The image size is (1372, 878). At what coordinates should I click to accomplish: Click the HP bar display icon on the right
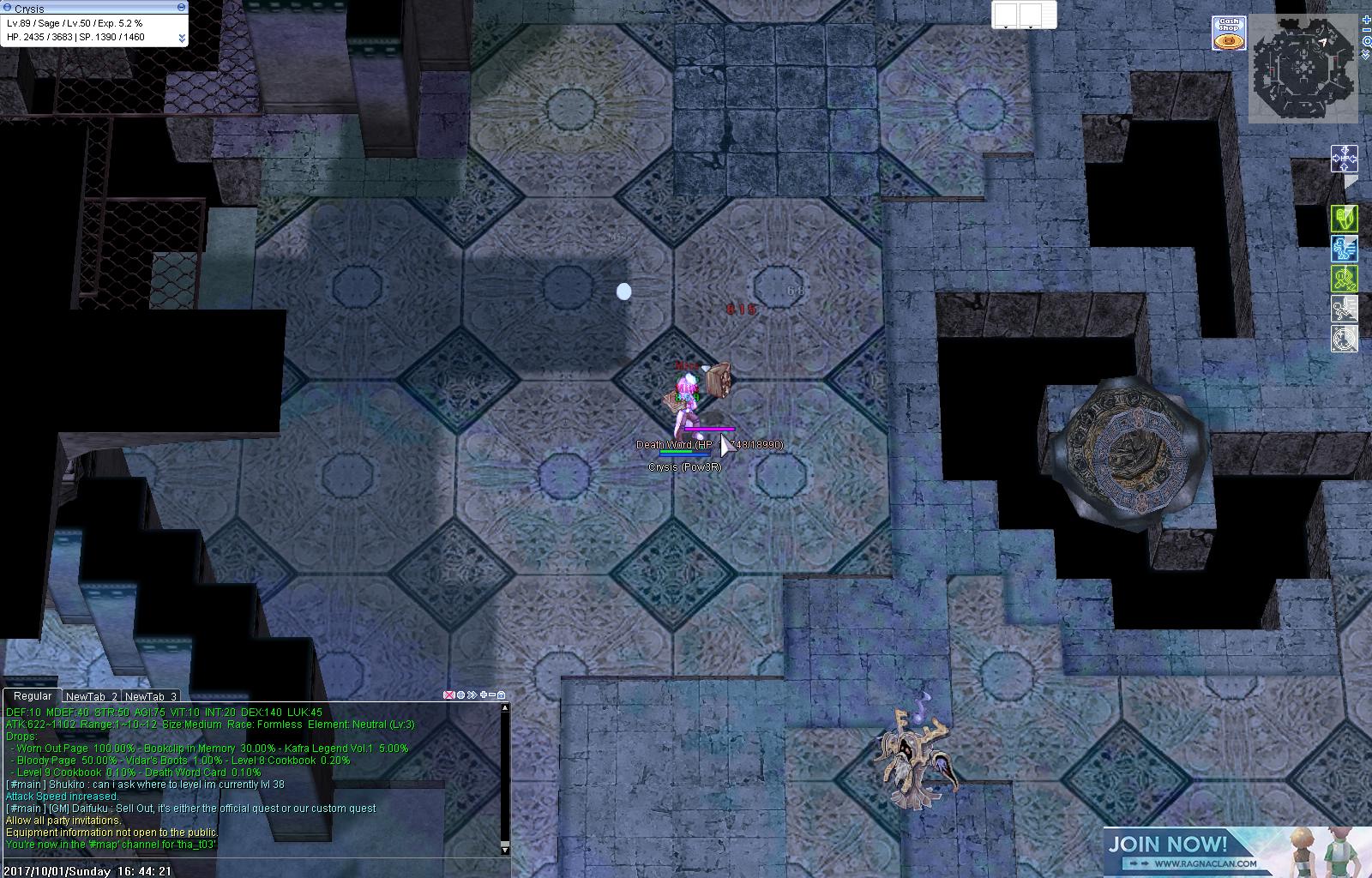click(x=1345, y=159)
